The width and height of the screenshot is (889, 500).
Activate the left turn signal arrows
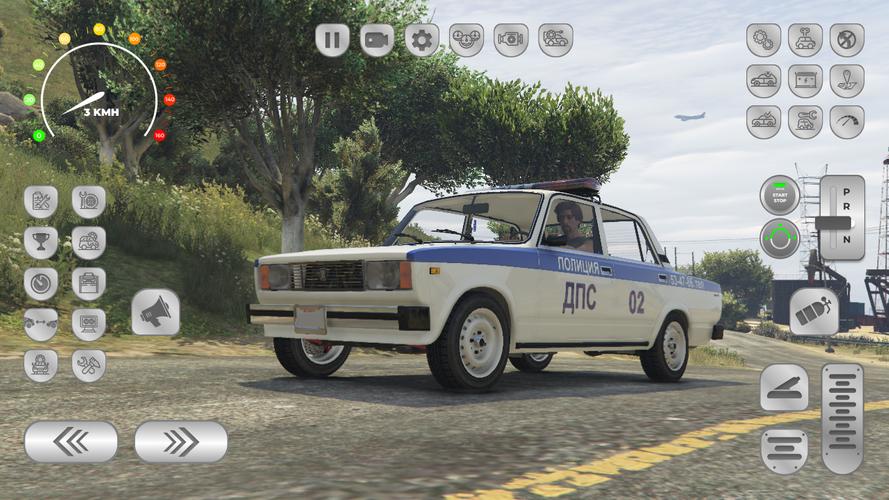(x=71, y=441)
